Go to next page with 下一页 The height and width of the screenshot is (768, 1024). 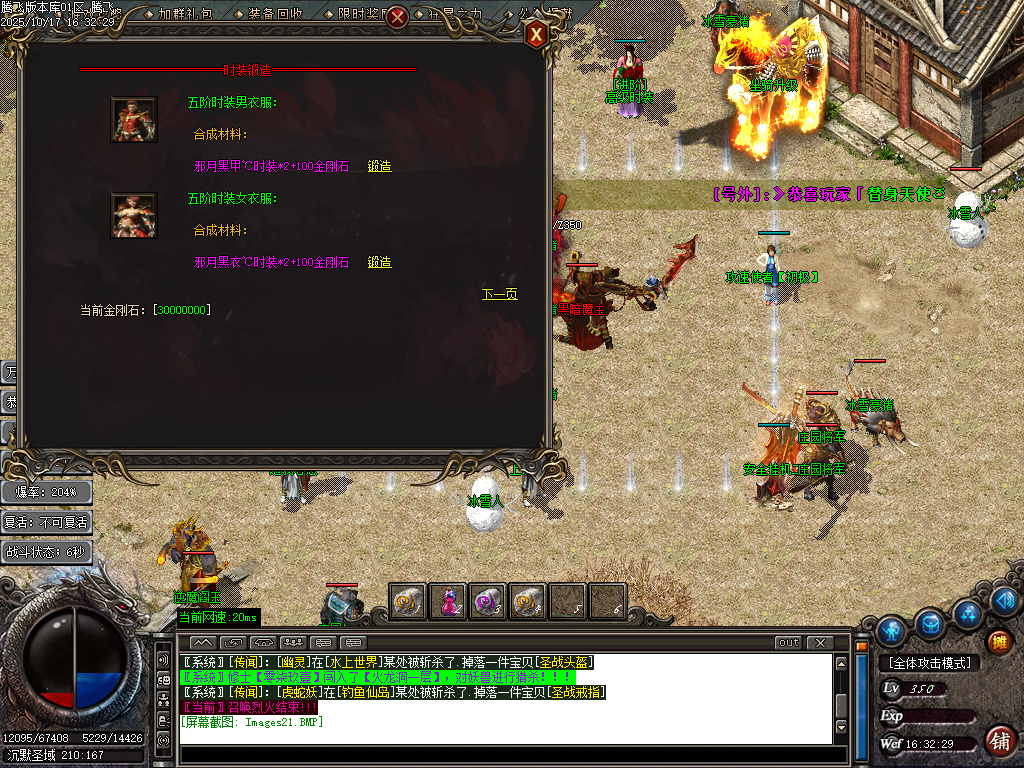pos(499,294)
